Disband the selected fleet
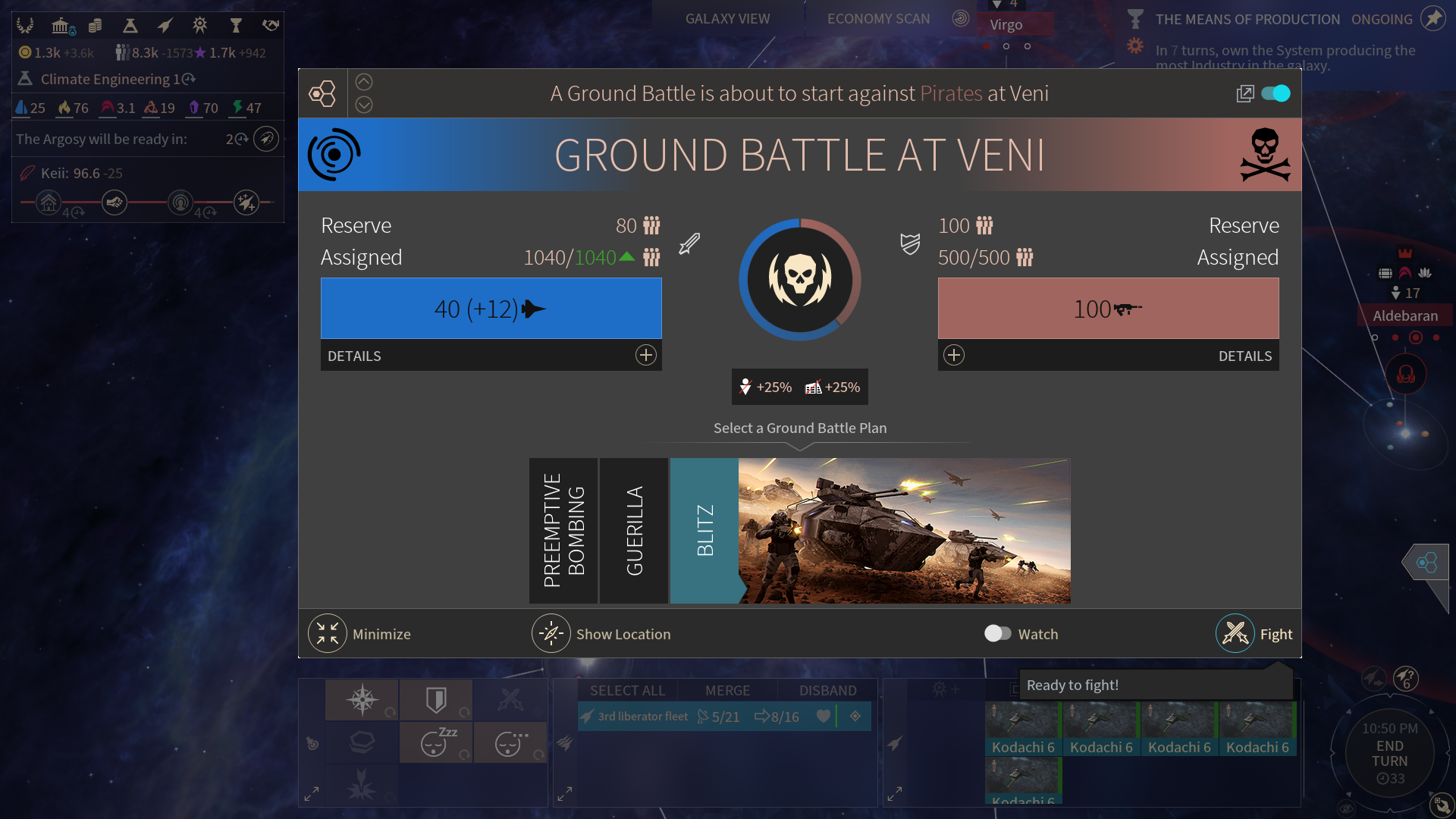The image size is (1456, 819). pos(827,690)
